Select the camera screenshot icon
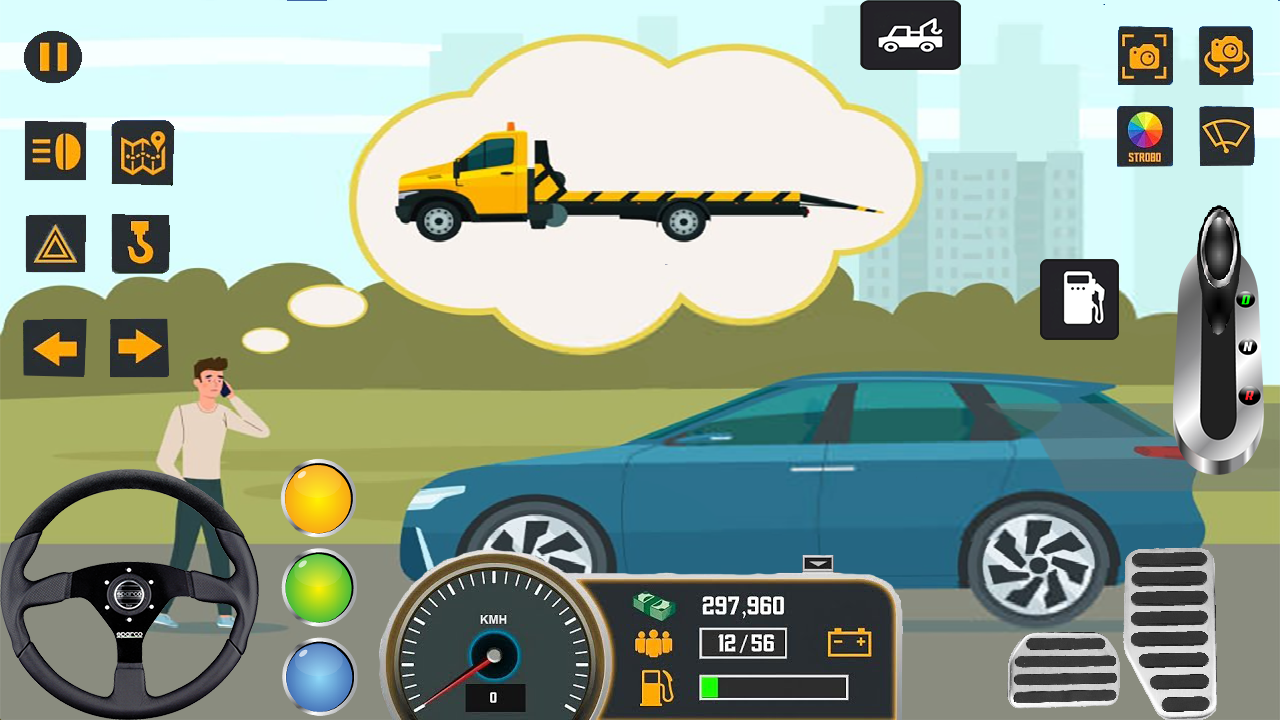This screenshot has width=1280, height=720. point(1145,57)
